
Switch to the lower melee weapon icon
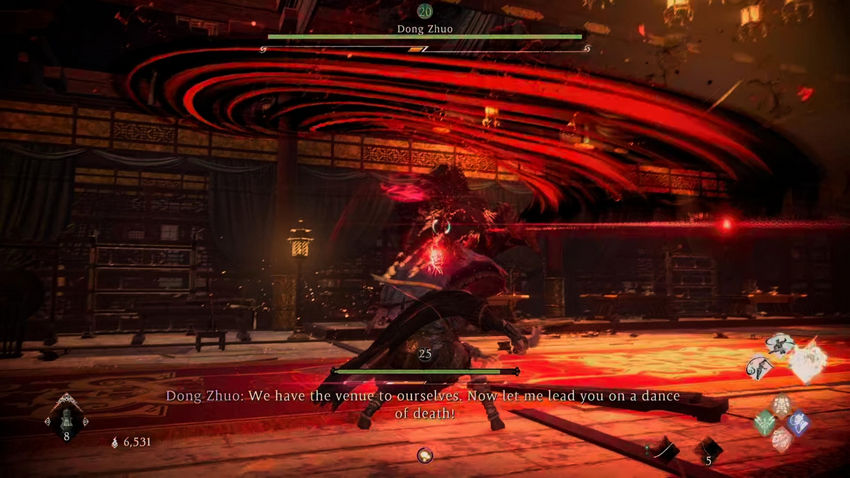click(760, 368)
